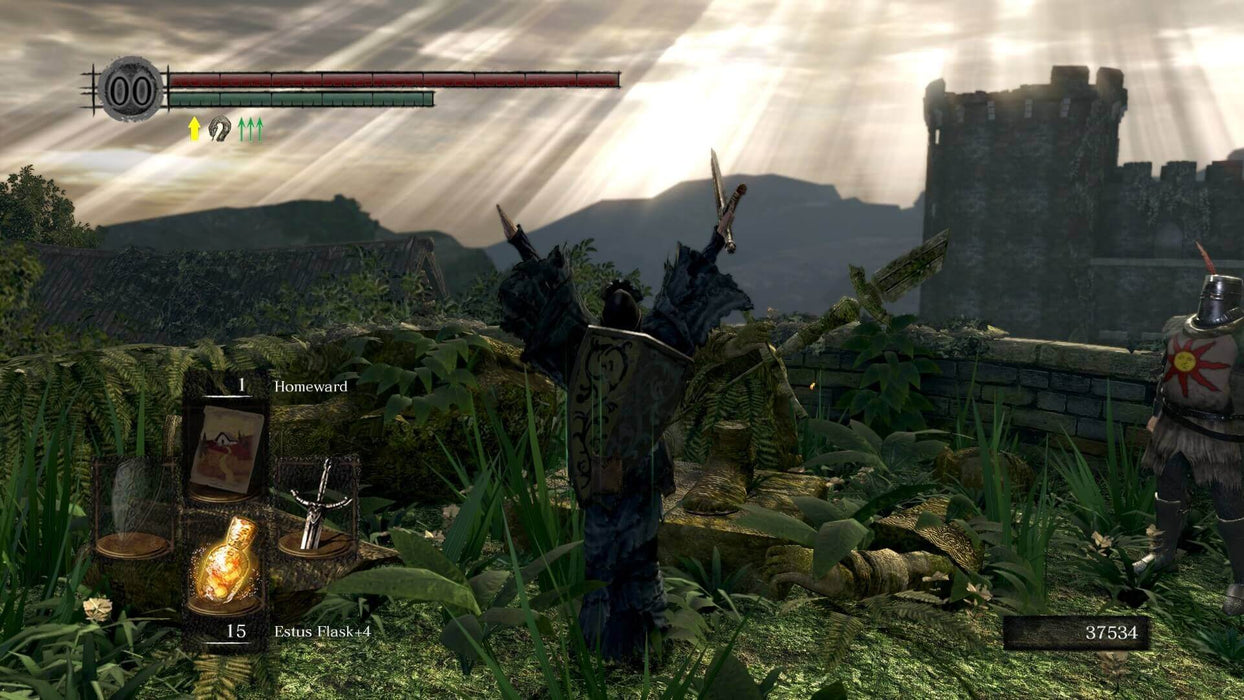Click the yellow up-arrow status icon
The height and width of the screenshot is (700, 1244).
194,129
